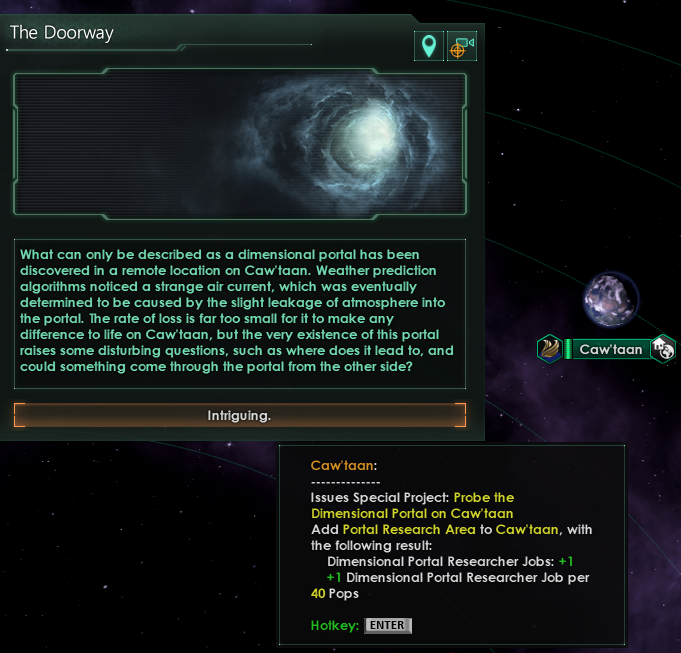
Task: Select the Caw'taan planet name label
Action: click(610, 349)
